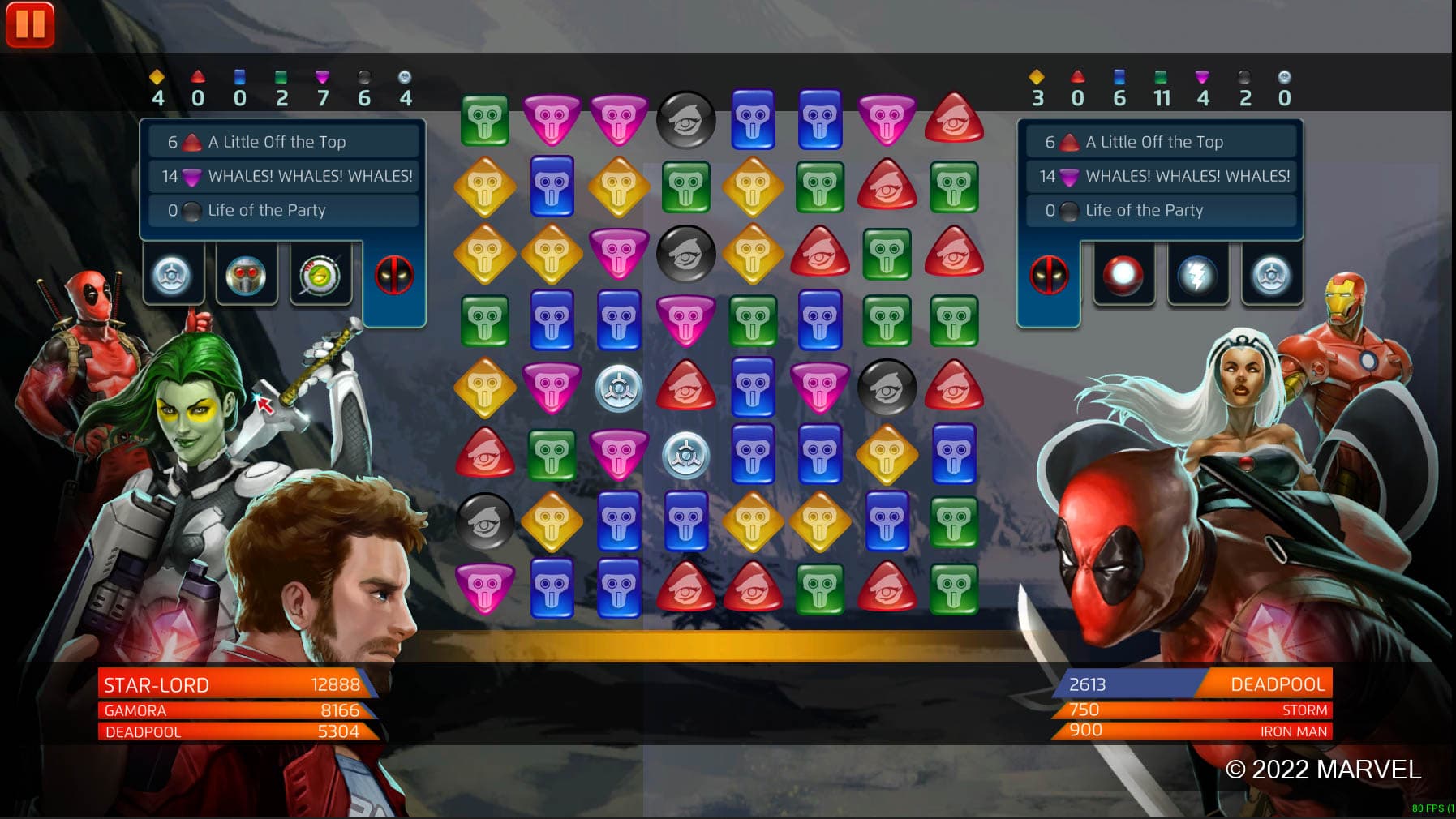Select the rightmost glowing shield ability icon
The image size is (1456, 819).
(1271, 275)
